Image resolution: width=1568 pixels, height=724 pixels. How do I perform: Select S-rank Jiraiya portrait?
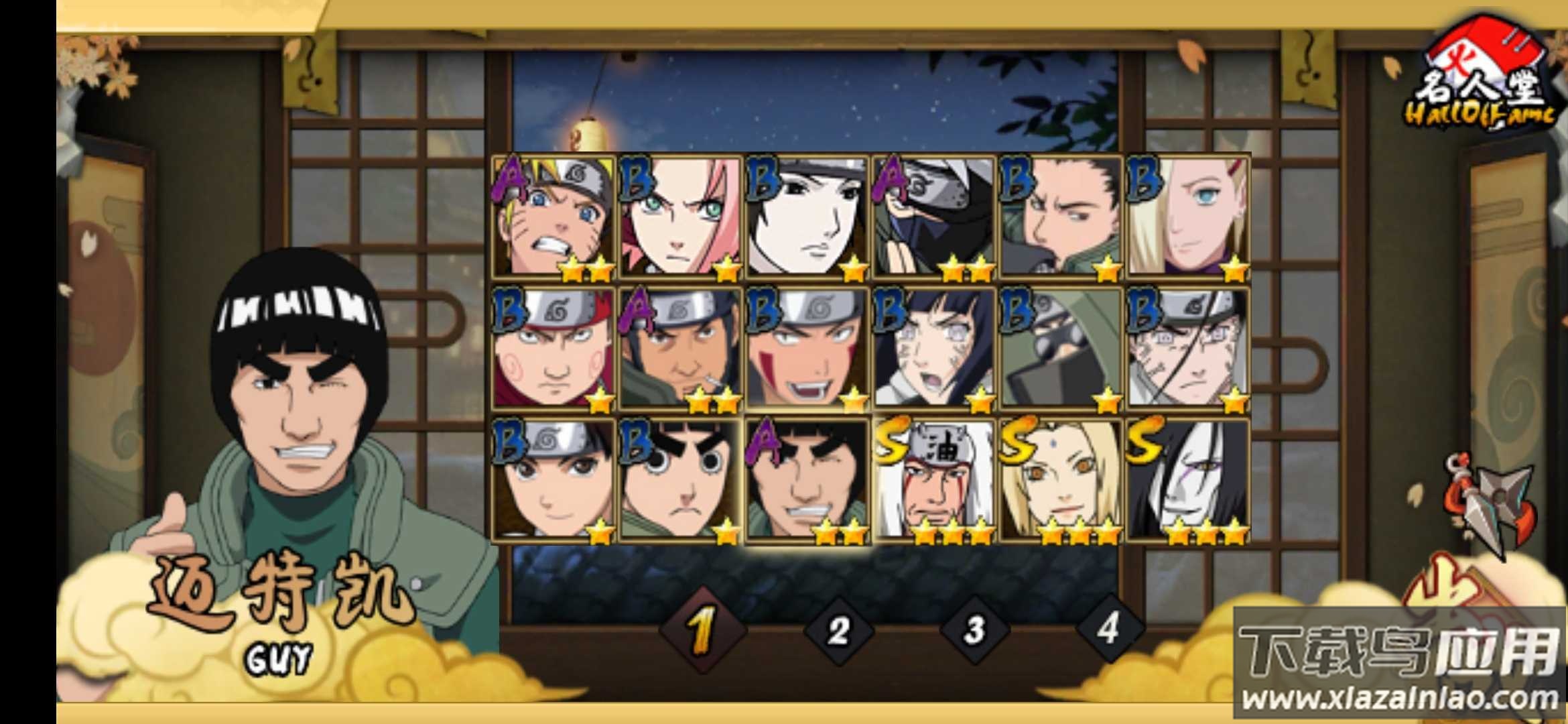pos(934,480)
